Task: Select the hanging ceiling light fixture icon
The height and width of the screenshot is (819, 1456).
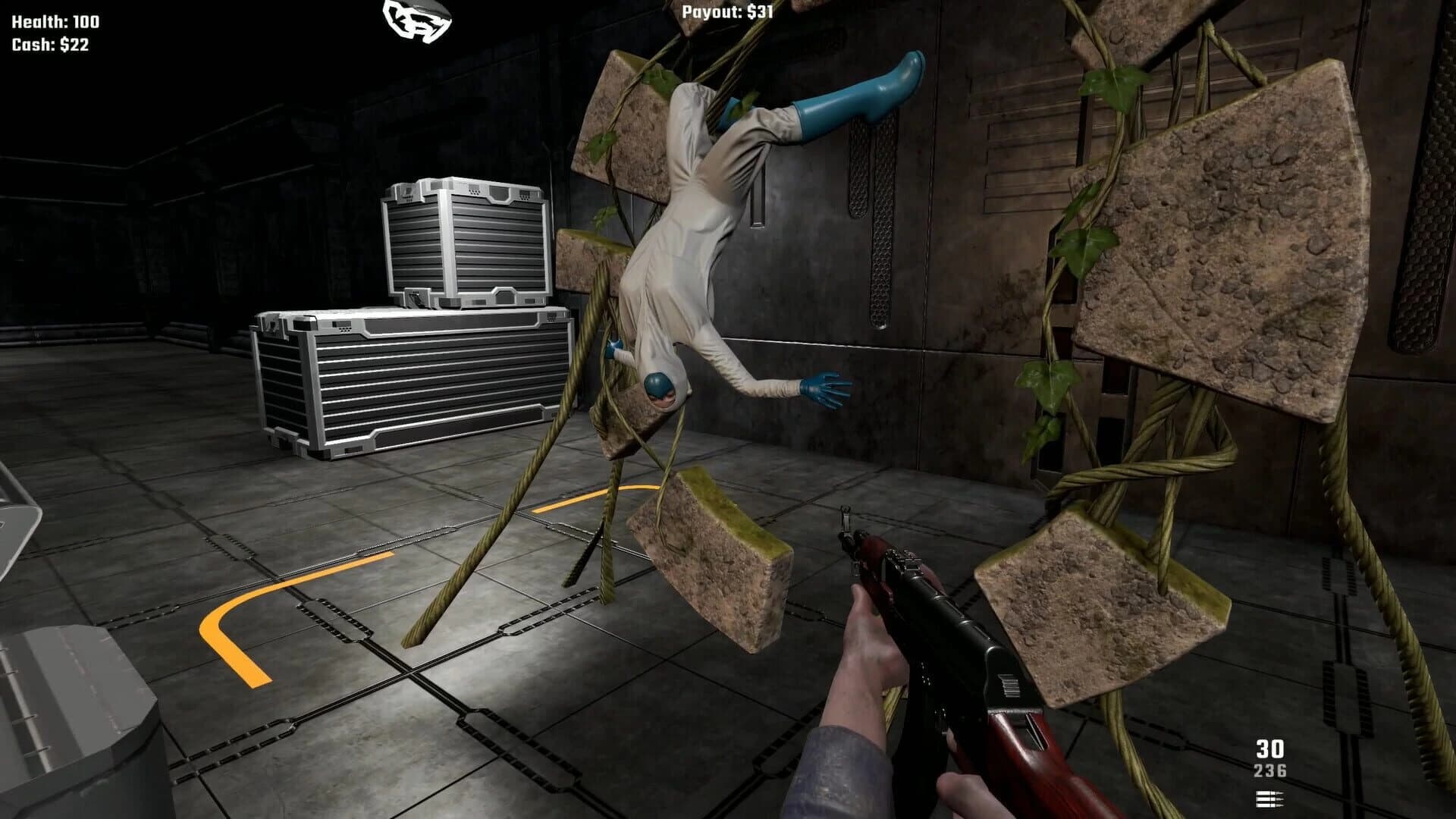Action: 414,19
